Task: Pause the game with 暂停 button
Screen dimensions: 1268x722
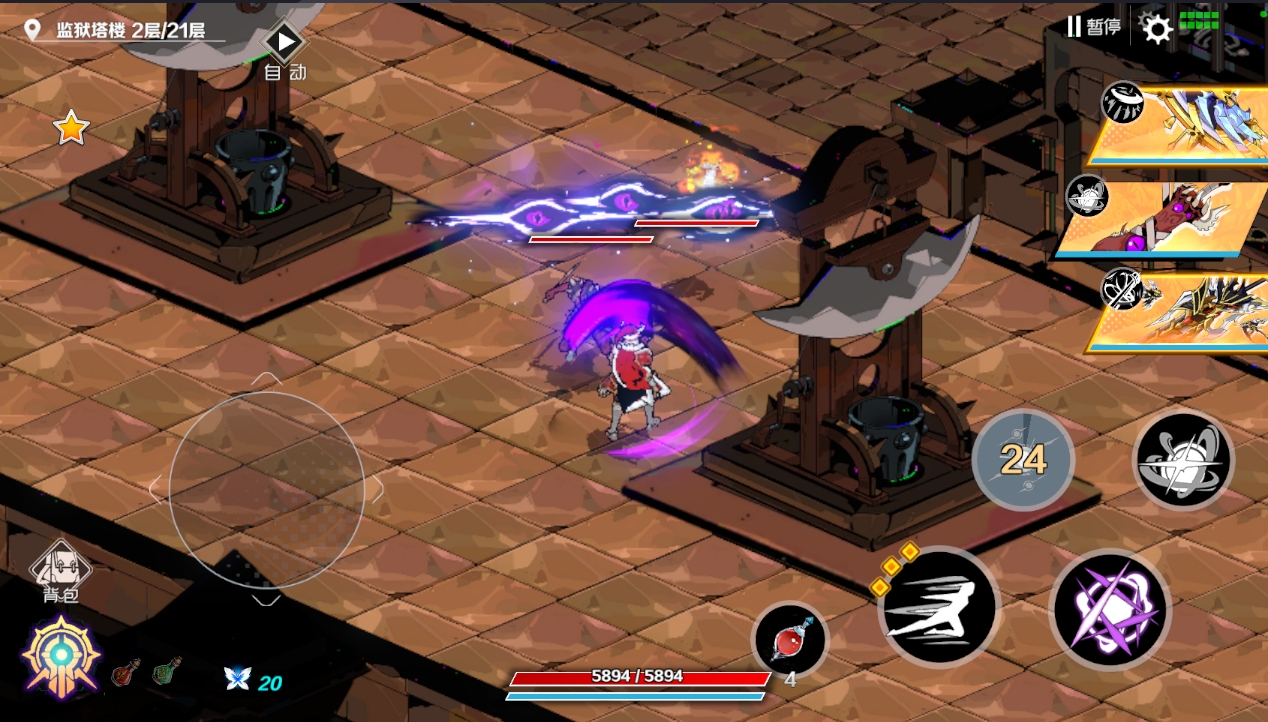Action: point(1093,27)
